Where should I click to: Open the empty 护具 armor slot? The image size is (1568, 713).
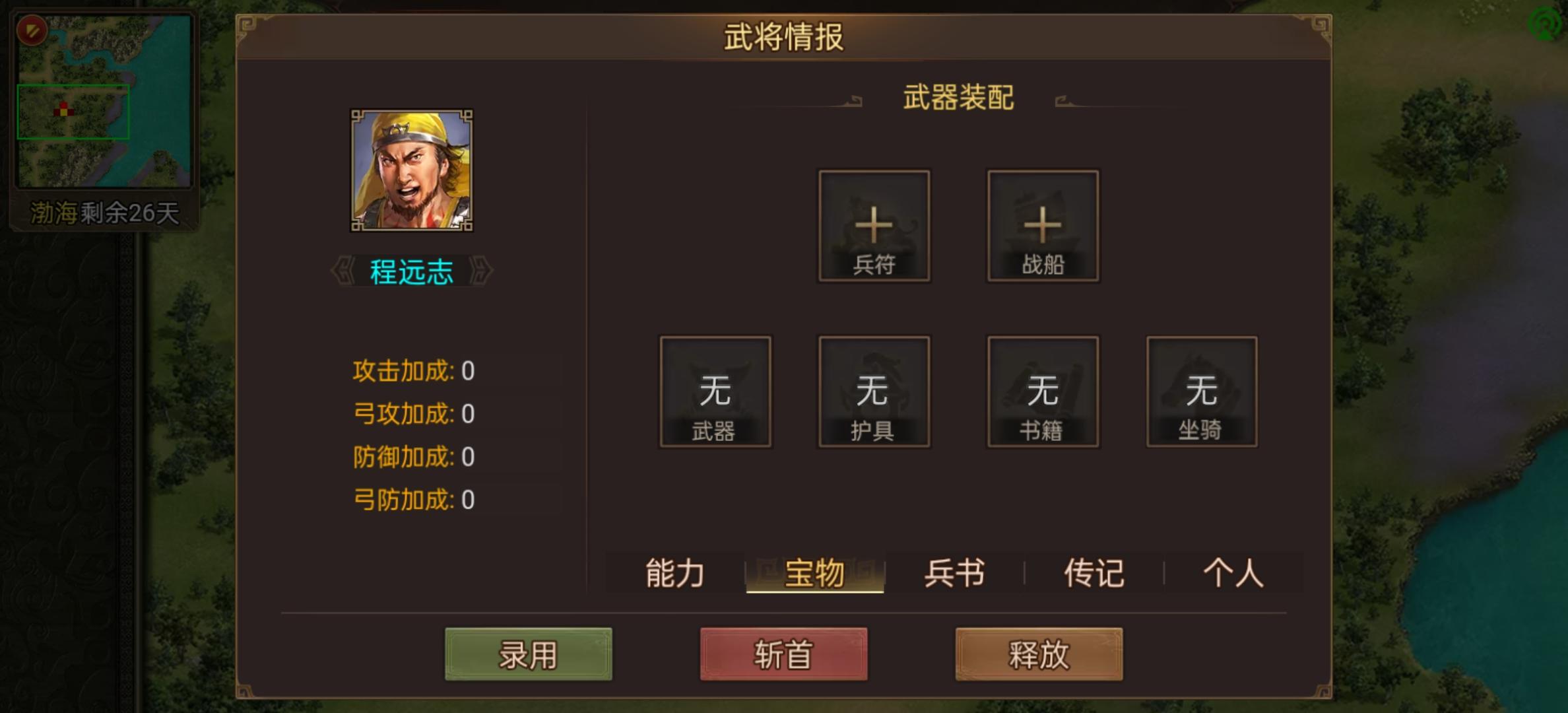click(874, 393)
